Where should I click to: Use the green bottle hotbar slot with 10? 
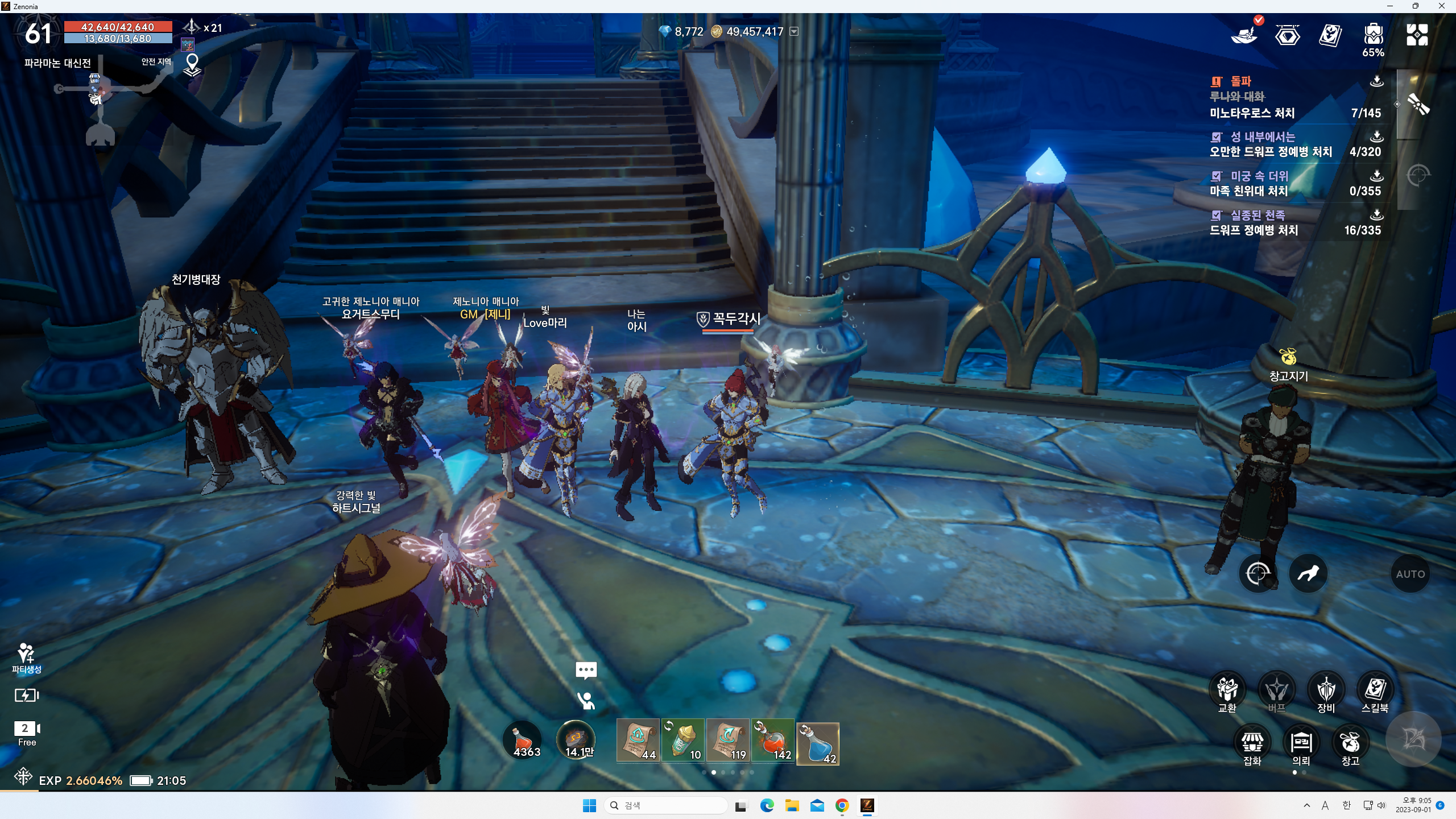click(x=683, y=743)
